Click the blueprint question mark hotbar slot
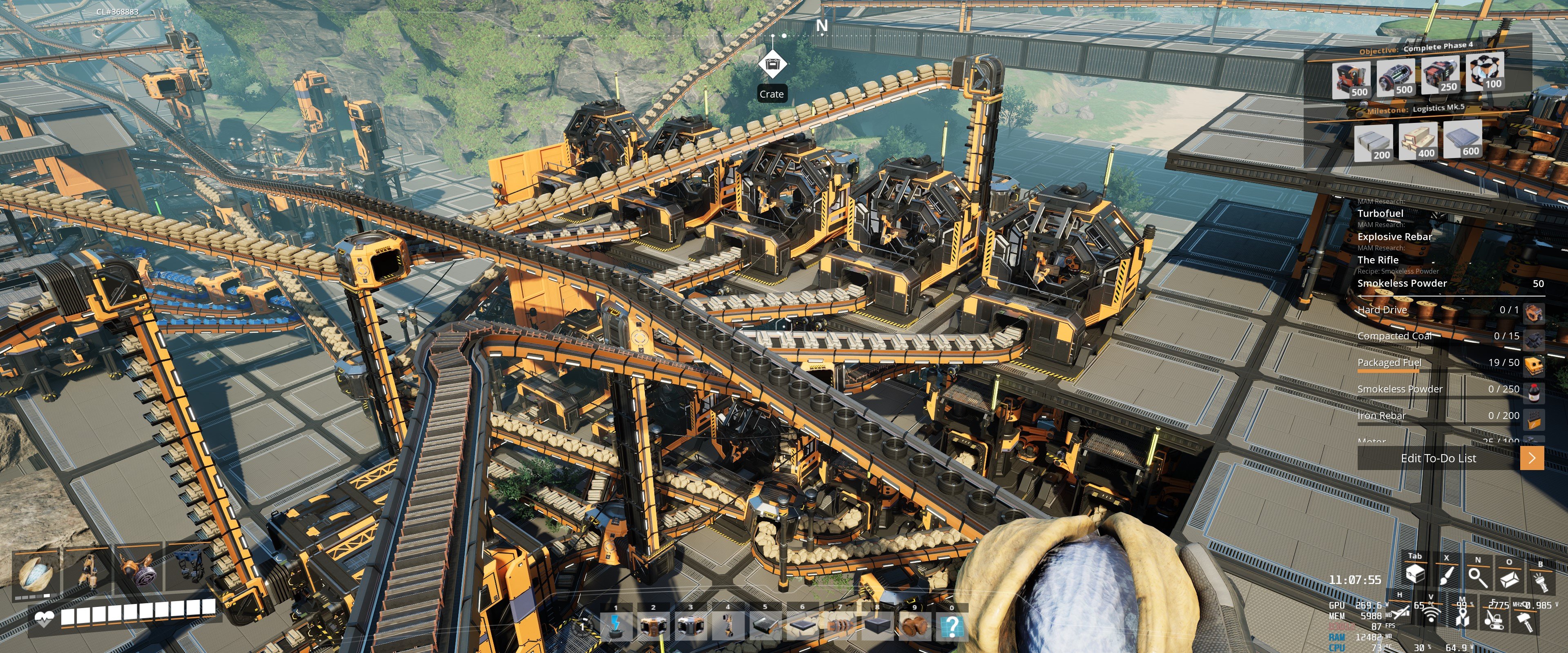 pyautogui.click(x=952, y=626)
